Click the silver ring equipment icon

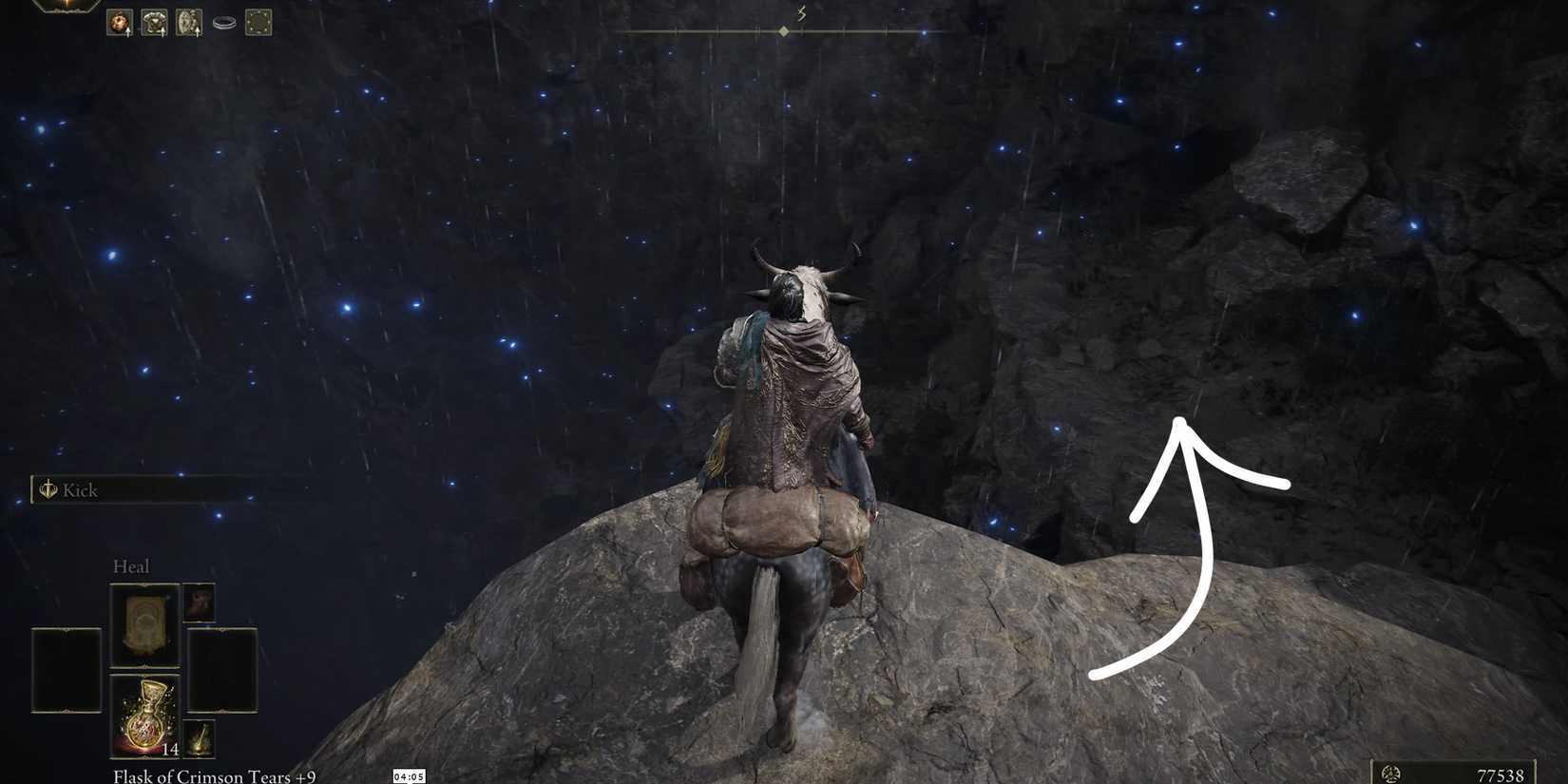[x=224, y=22]
